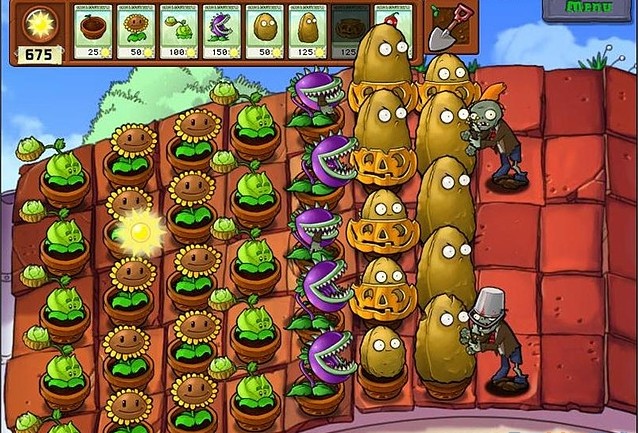Choose the Cabbage-pult seed packet
This screenshot has width=638, height=433.
point(180,30)
